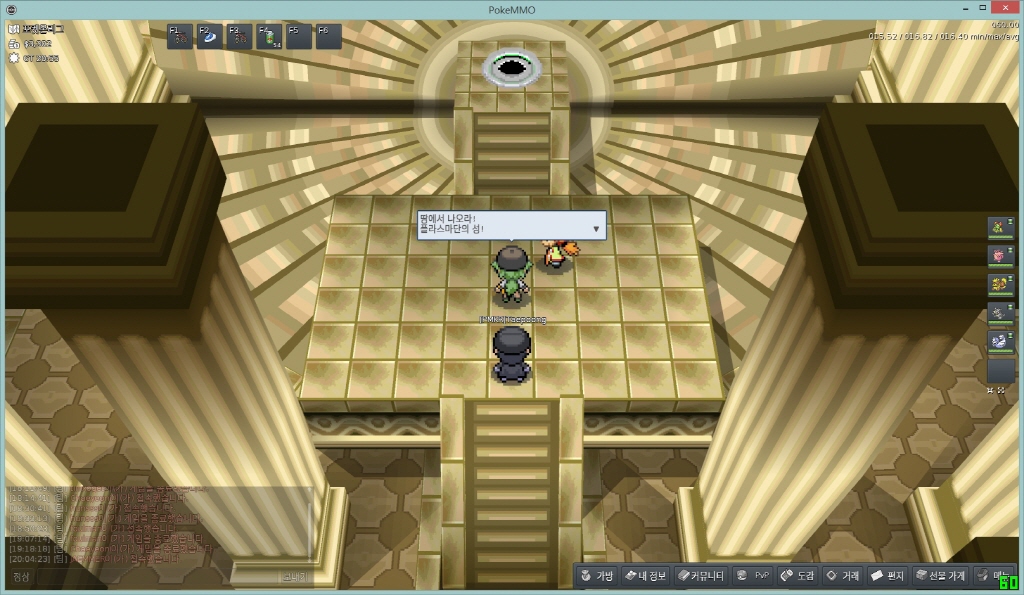Advance the dialogue box with the arrow
Viewport: 1024px width, 595px height.
[597, 229]
